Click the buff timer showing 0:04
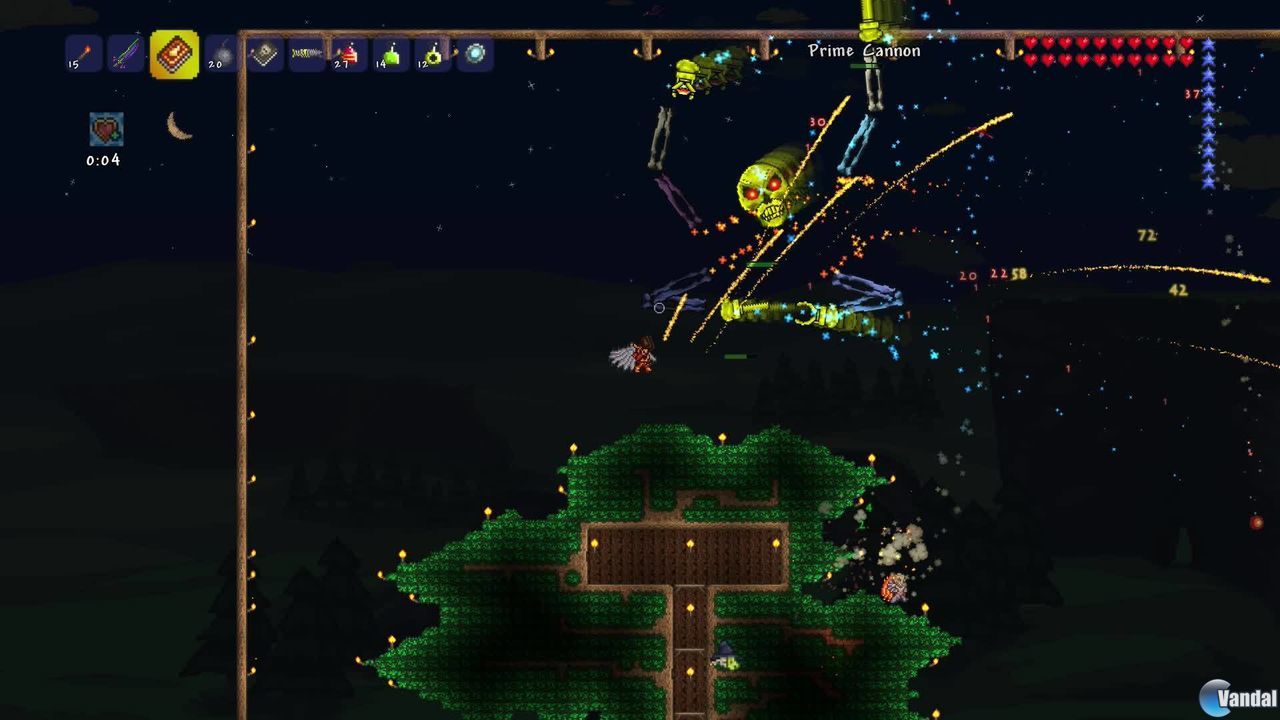The height and width of the screenshot is (720, 1280). 104,159
